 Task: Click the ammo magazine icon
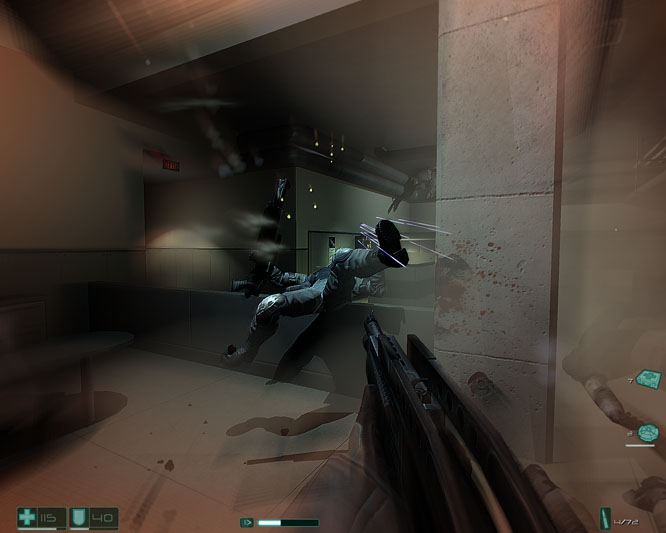[605, 519]
